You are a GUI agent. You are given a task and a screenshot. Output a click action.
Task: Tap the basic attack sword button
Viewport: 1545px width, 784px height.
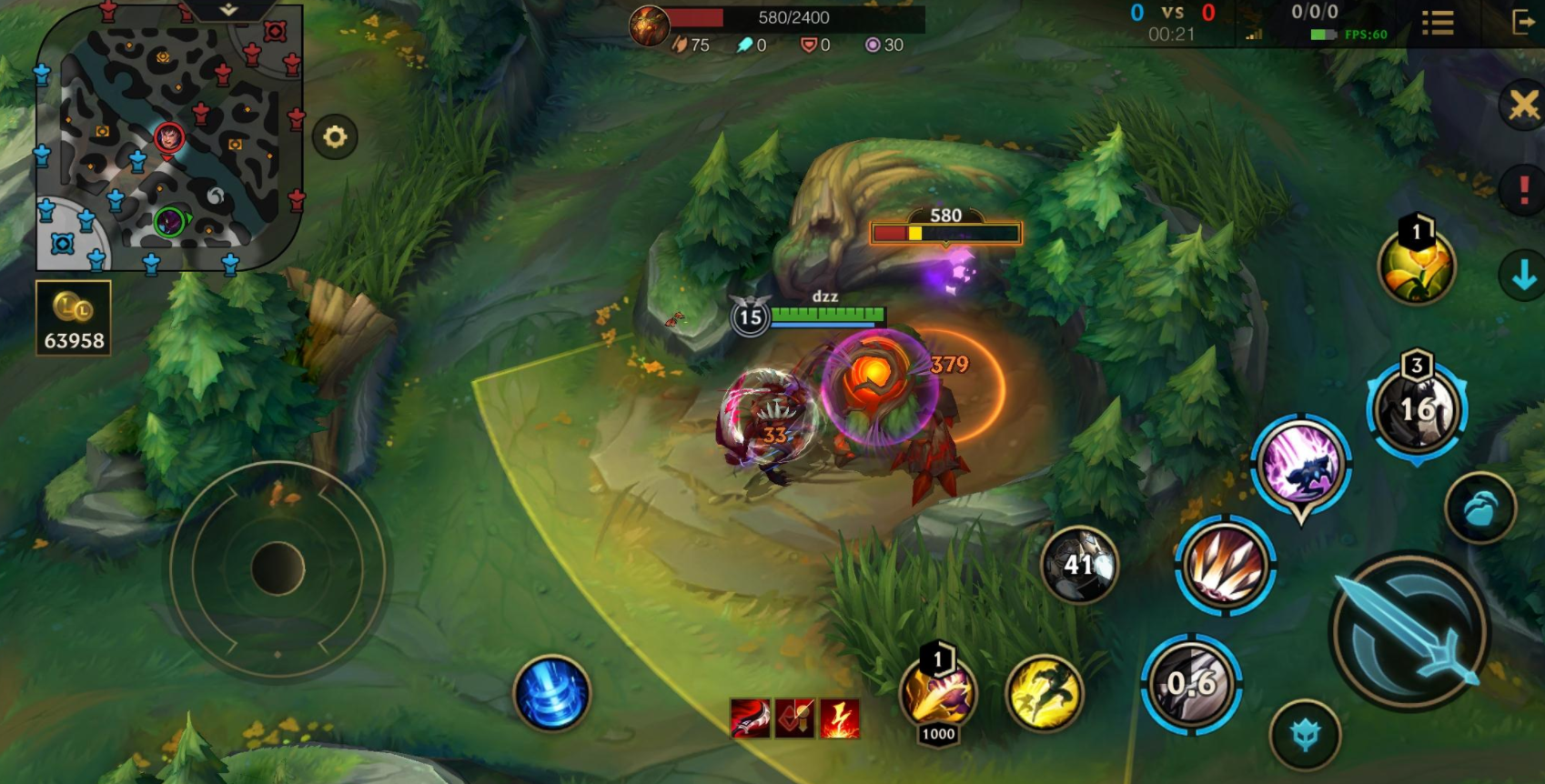pyautogui.click(x=1409, y=630)
